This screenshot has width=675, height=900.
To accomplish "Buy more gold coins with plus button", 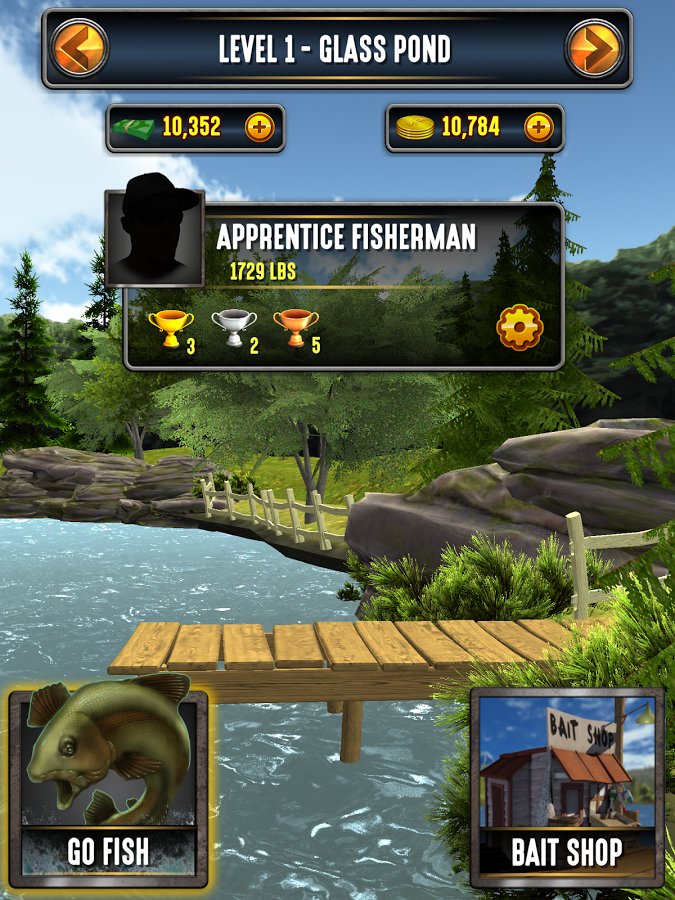I will (538, 128).
